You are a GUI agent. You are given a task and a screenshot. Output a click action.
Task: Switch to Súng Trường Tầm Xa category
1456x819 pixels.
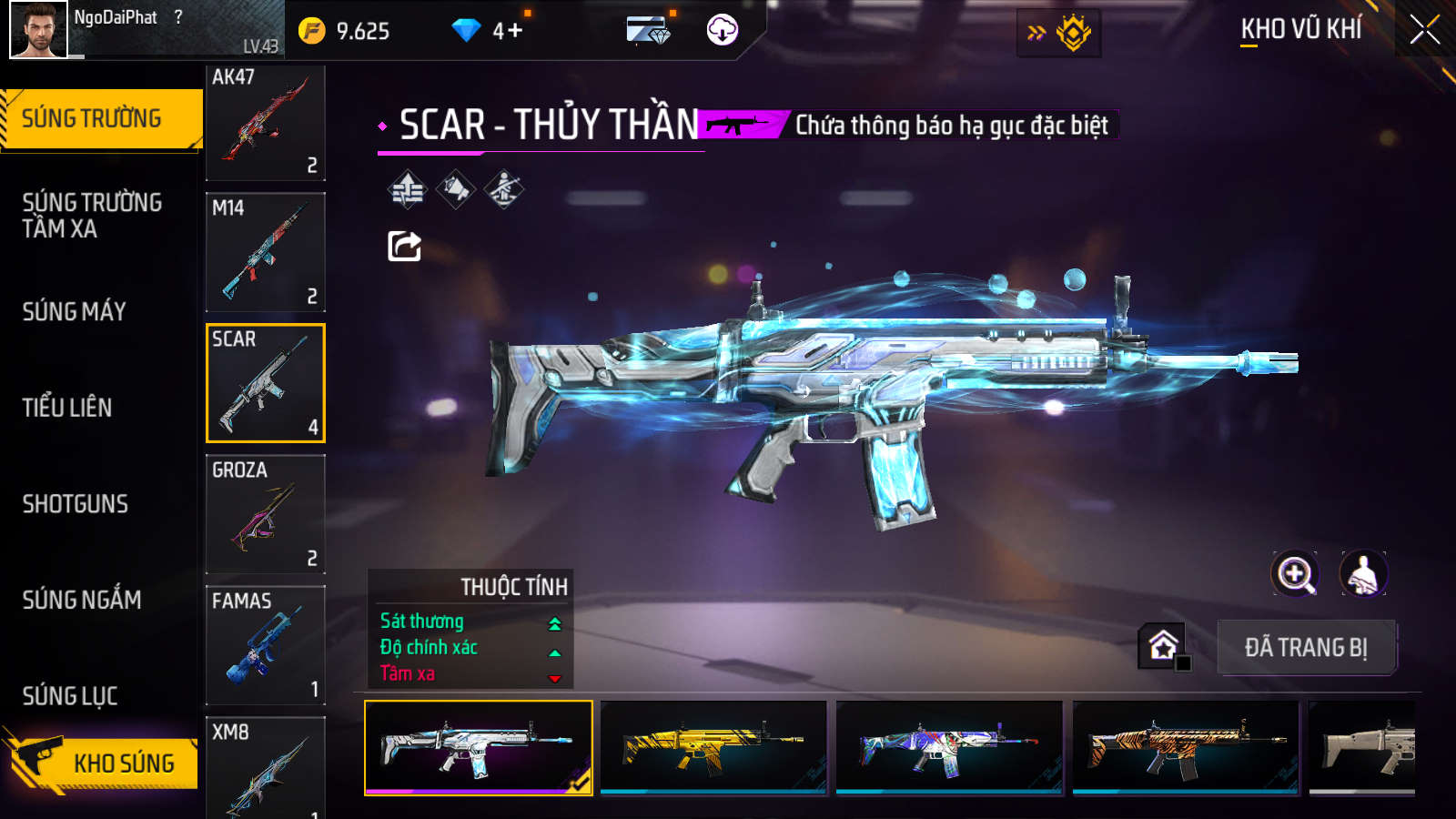(92, 215)
